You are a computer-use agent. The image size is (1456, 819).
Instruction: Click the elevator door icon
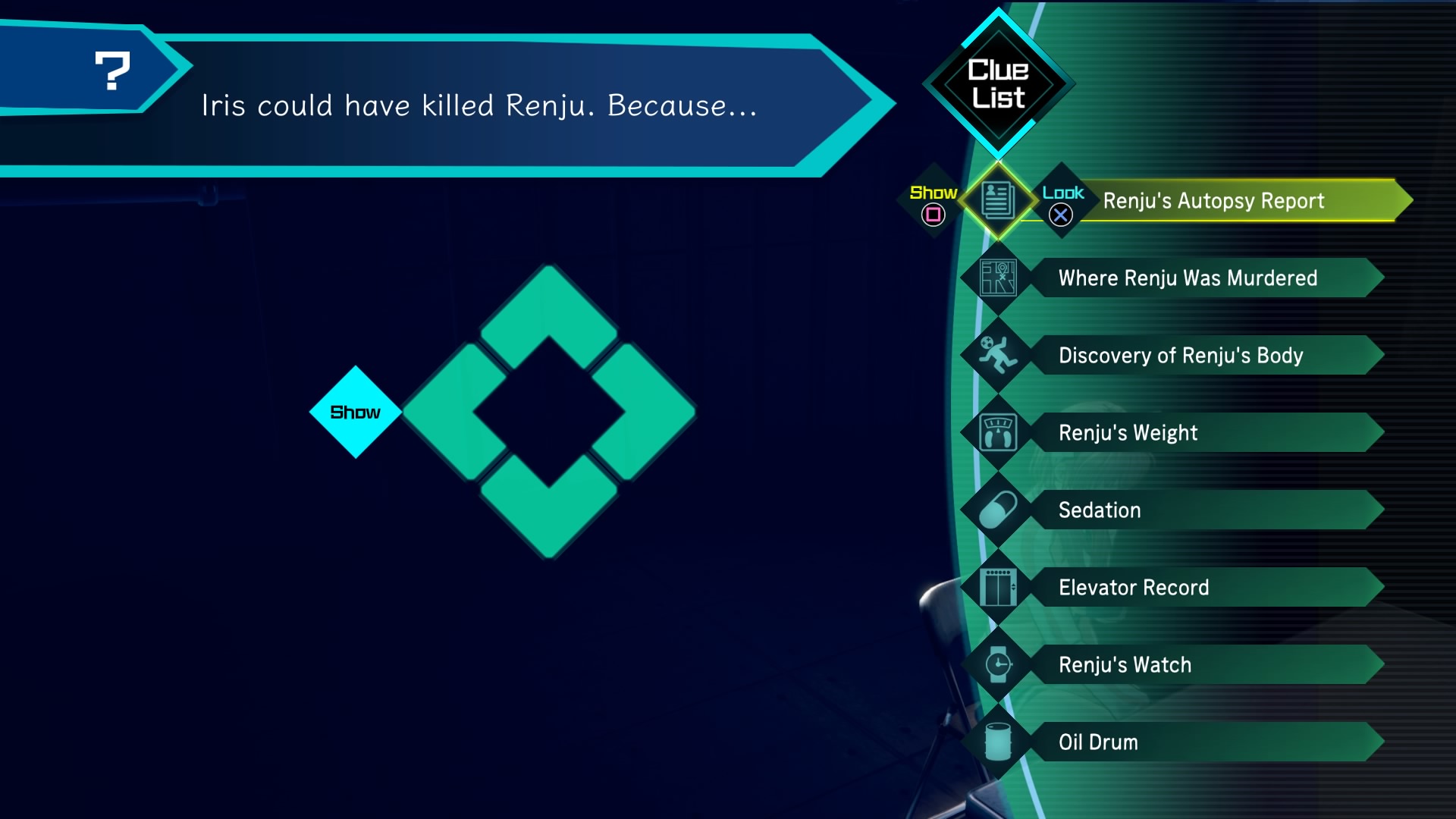tap(998, 588)
